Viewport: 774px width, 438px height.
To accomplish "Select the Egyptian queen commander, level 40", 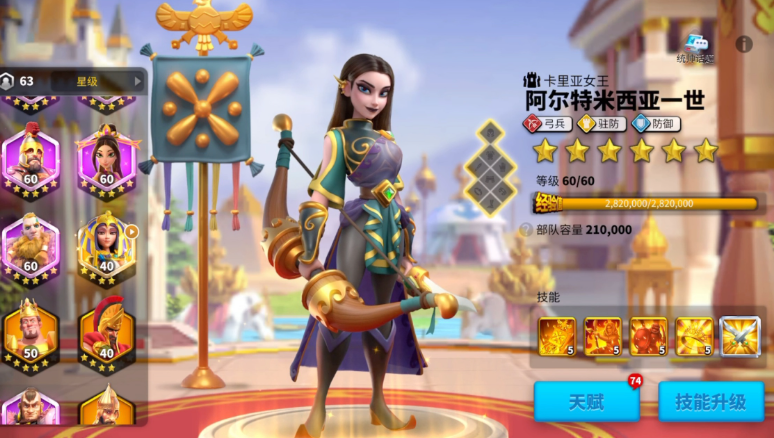I will pyautogui.click(x=106, y=246).
